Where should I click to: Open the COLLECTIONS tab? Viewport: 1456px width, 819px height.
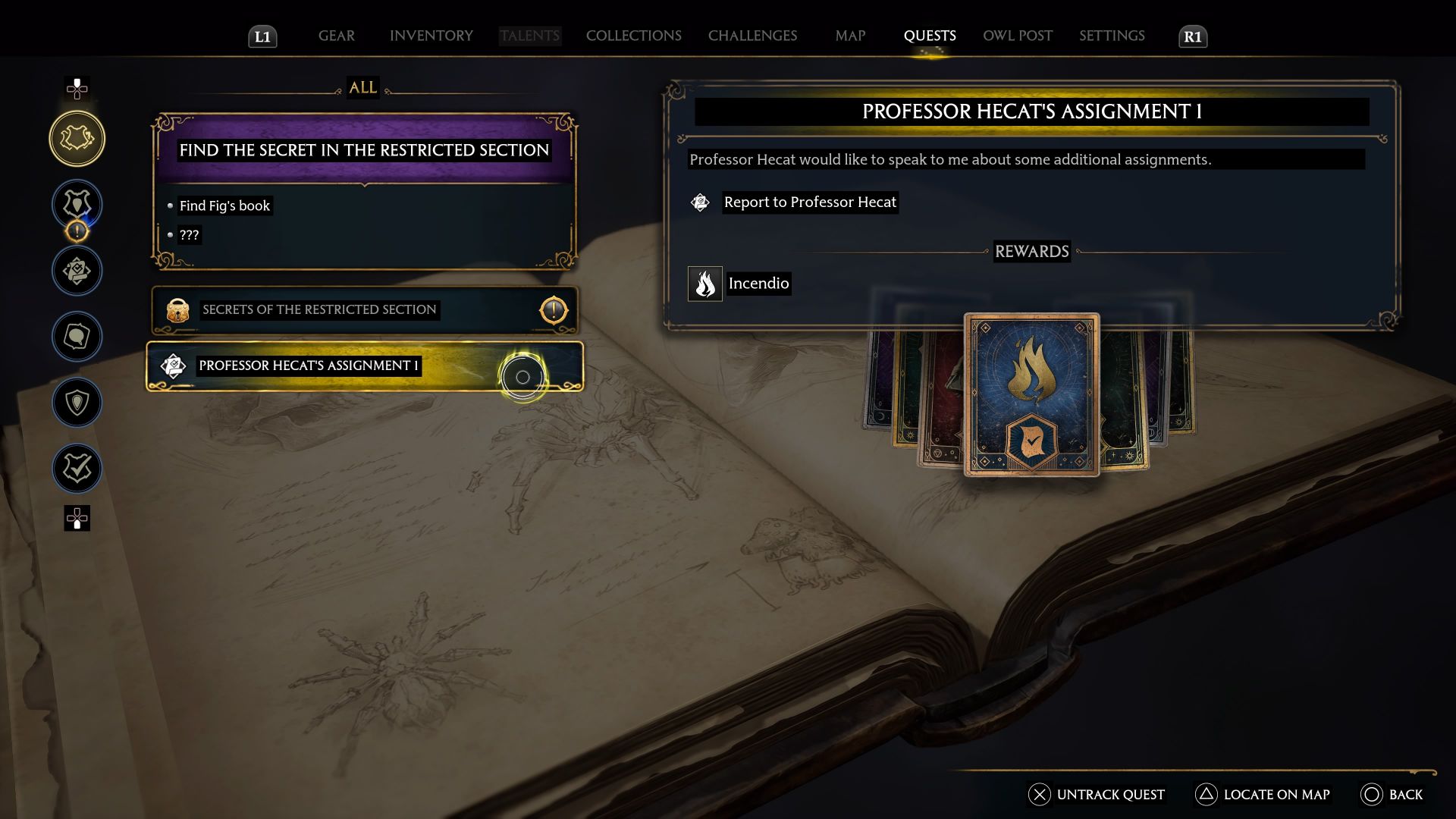coord(633,36)
